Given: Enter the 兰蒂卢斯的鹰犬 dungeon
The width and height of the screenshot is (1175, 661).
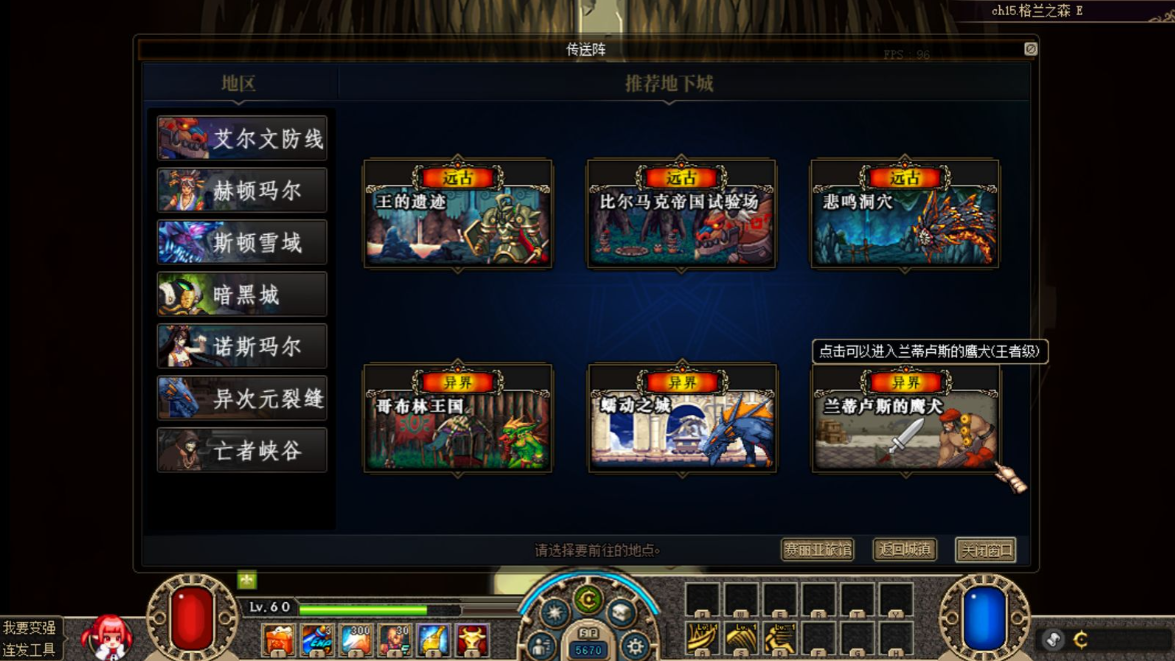Looking at the screenshot, I should (905, 419).
